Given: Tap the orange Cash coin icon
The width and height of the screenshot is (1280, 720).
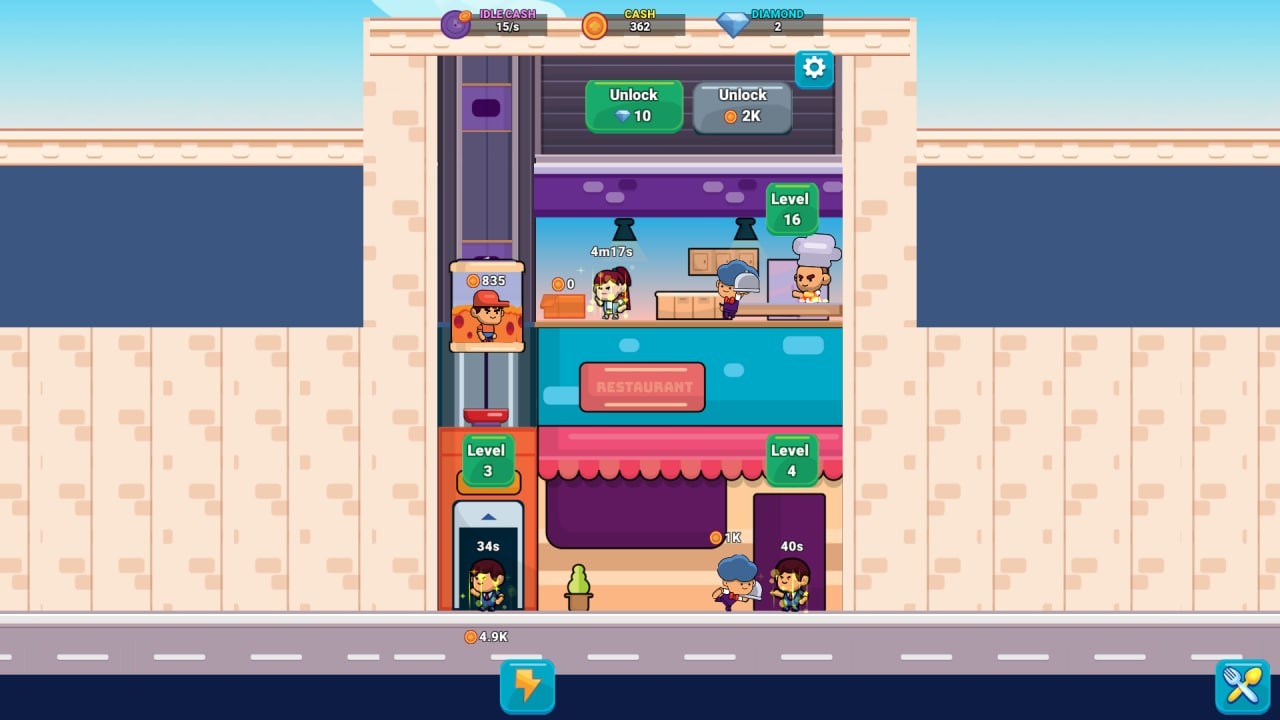Looking at the screenshot, I should [x=594, y=24].
